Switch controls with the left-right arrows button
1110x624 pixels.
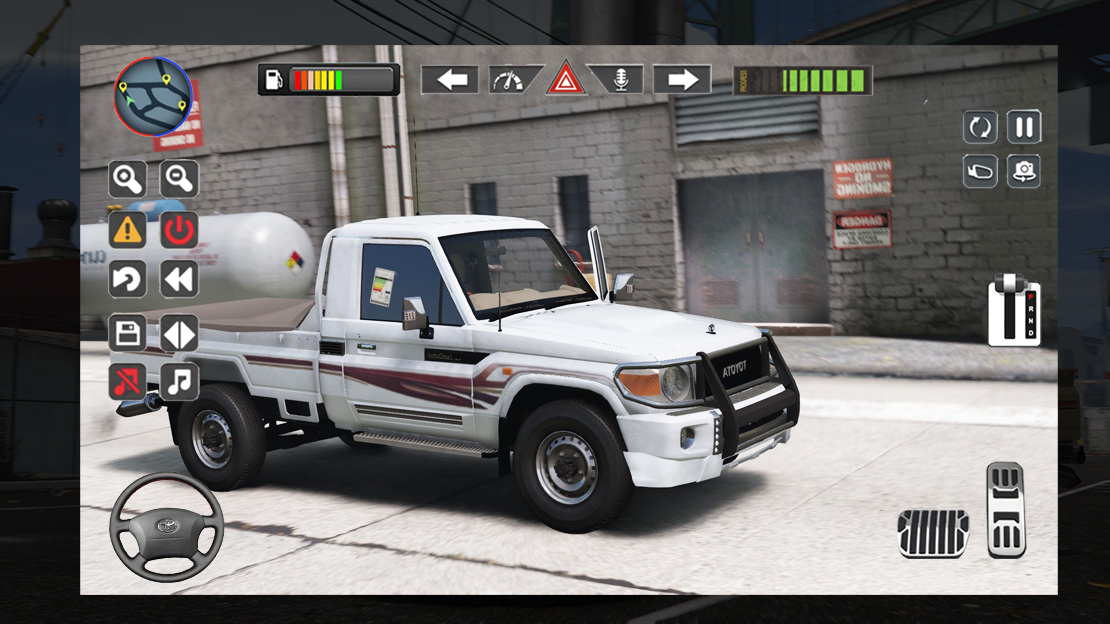pyautogui.click(x=179, y=333)
